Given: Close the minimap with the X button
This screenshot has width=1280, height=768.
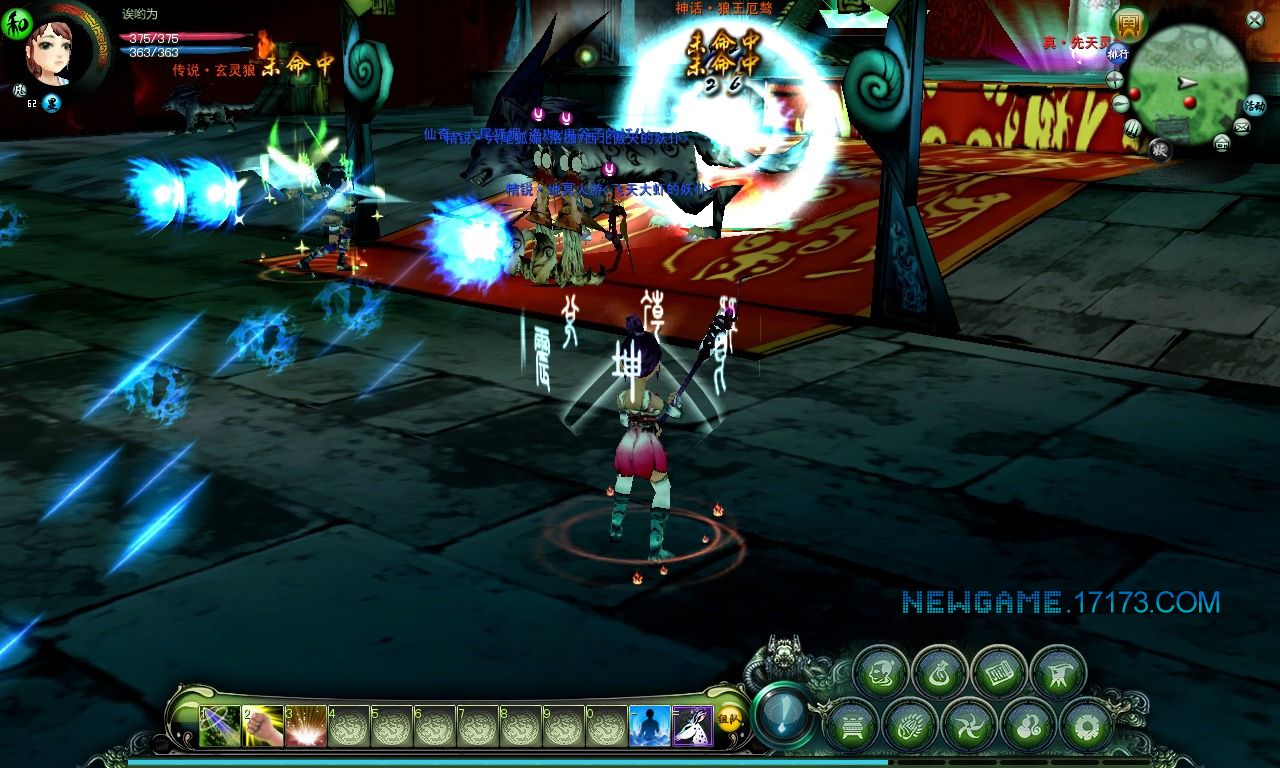Looking at the screenshot, I should click(x=1255, y=18).
